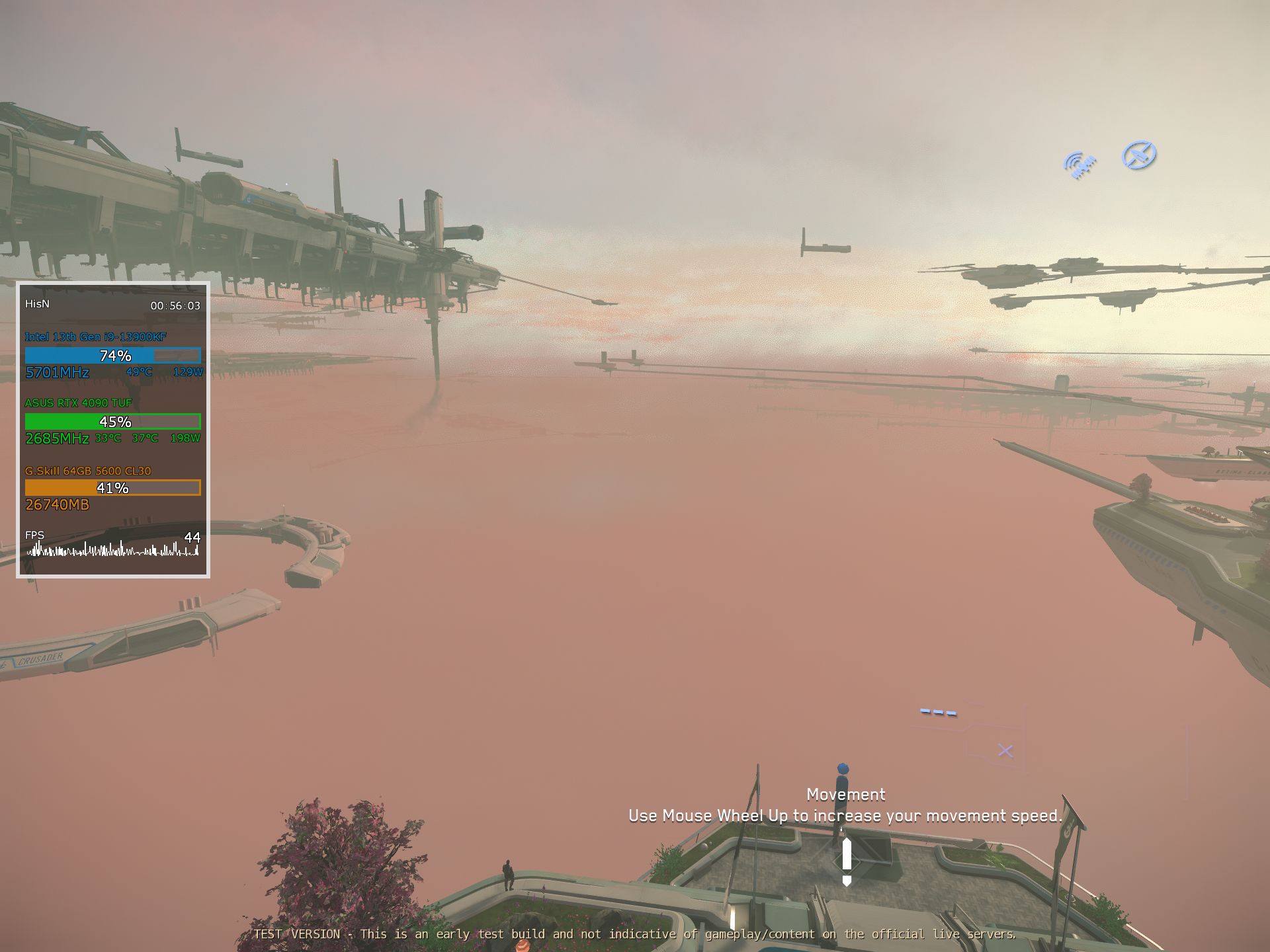Select the X destination cross marker
This screenshot has width=1270, height=952.
pos(1006,749)
